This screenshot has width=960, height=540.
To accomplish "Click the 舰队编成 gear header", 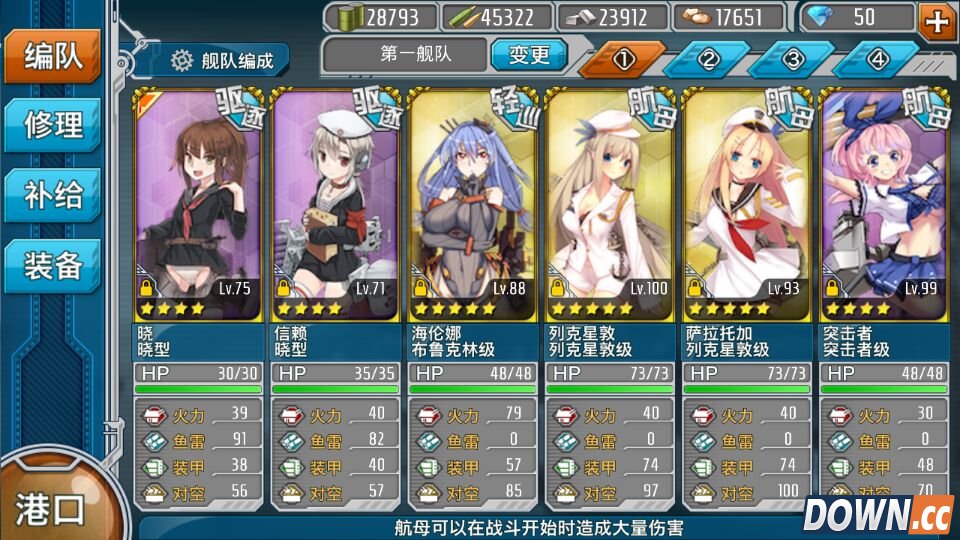I will 222,61.
